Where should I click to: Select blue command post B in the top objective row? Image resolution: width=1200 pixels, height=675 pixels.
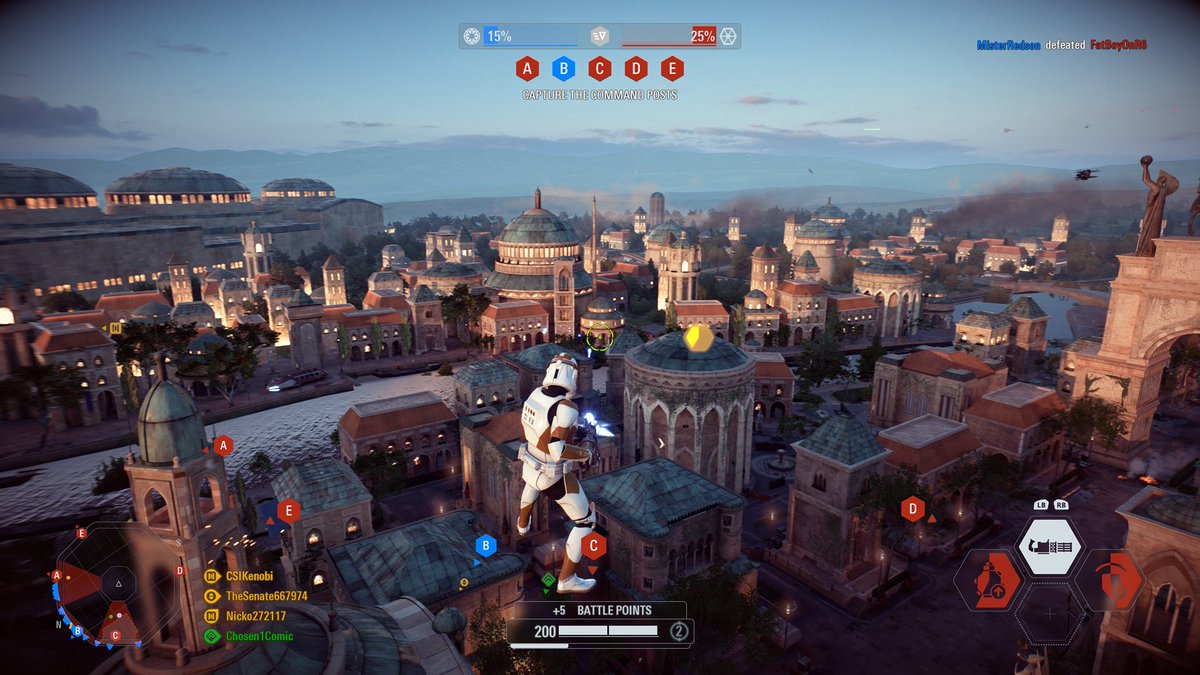563,69
